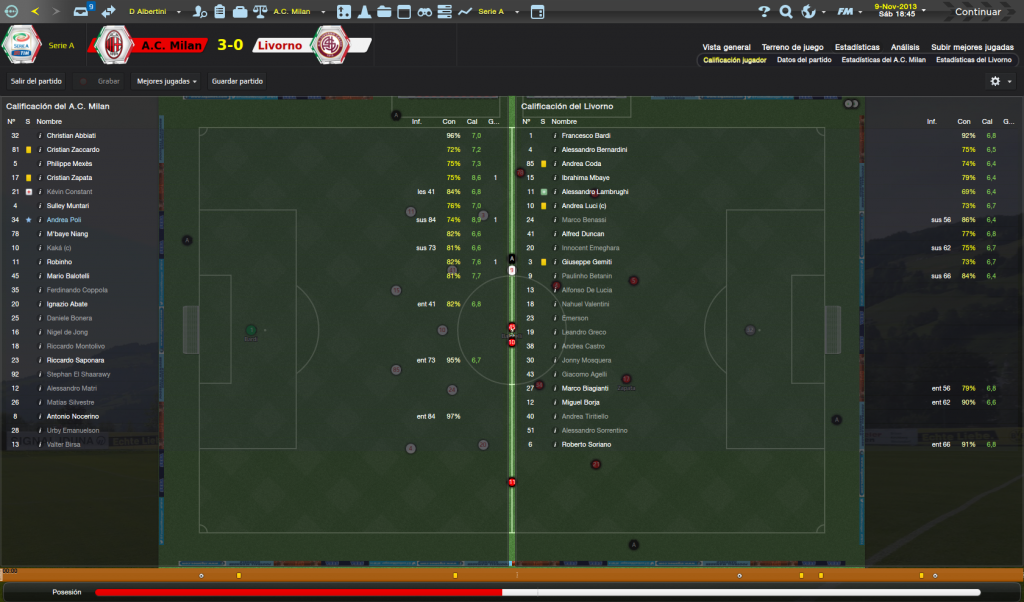
Task: Open the gear settings dropdown
Action: click(999, 81)
